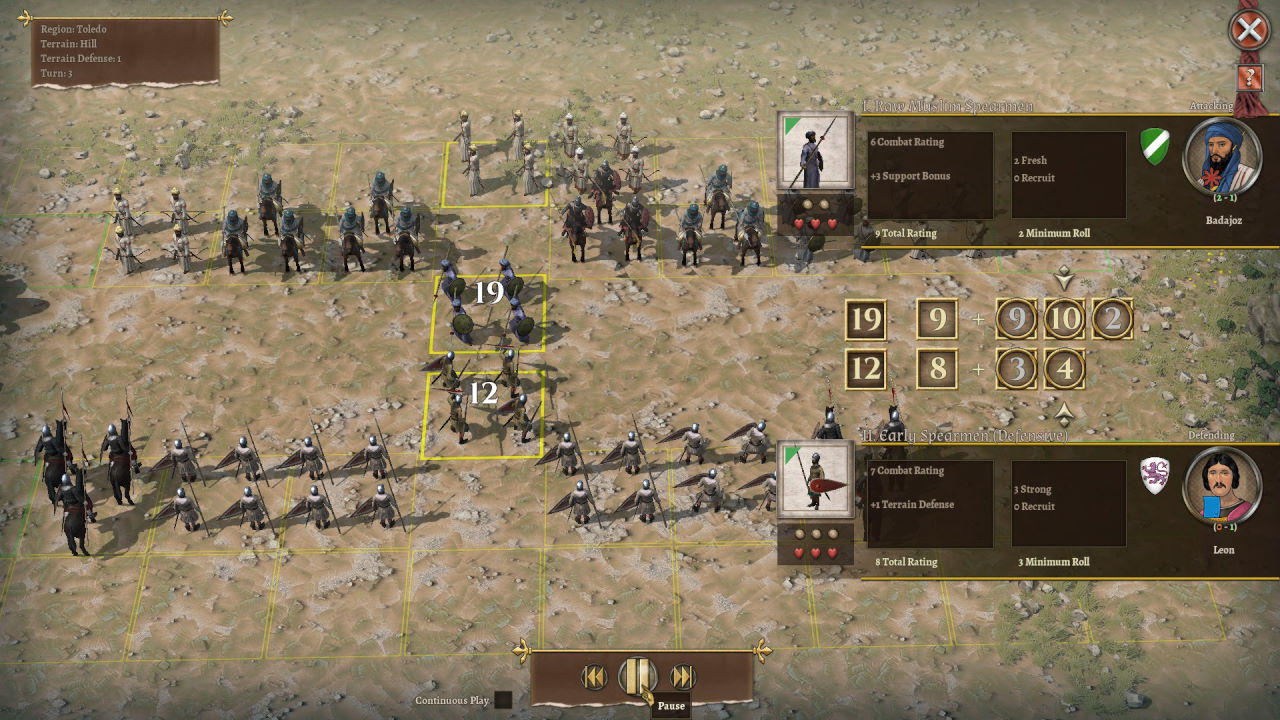This screenshot has height=720, width=1280.
Task: Click the Leon commander portrait
Action: [1223, 486]
